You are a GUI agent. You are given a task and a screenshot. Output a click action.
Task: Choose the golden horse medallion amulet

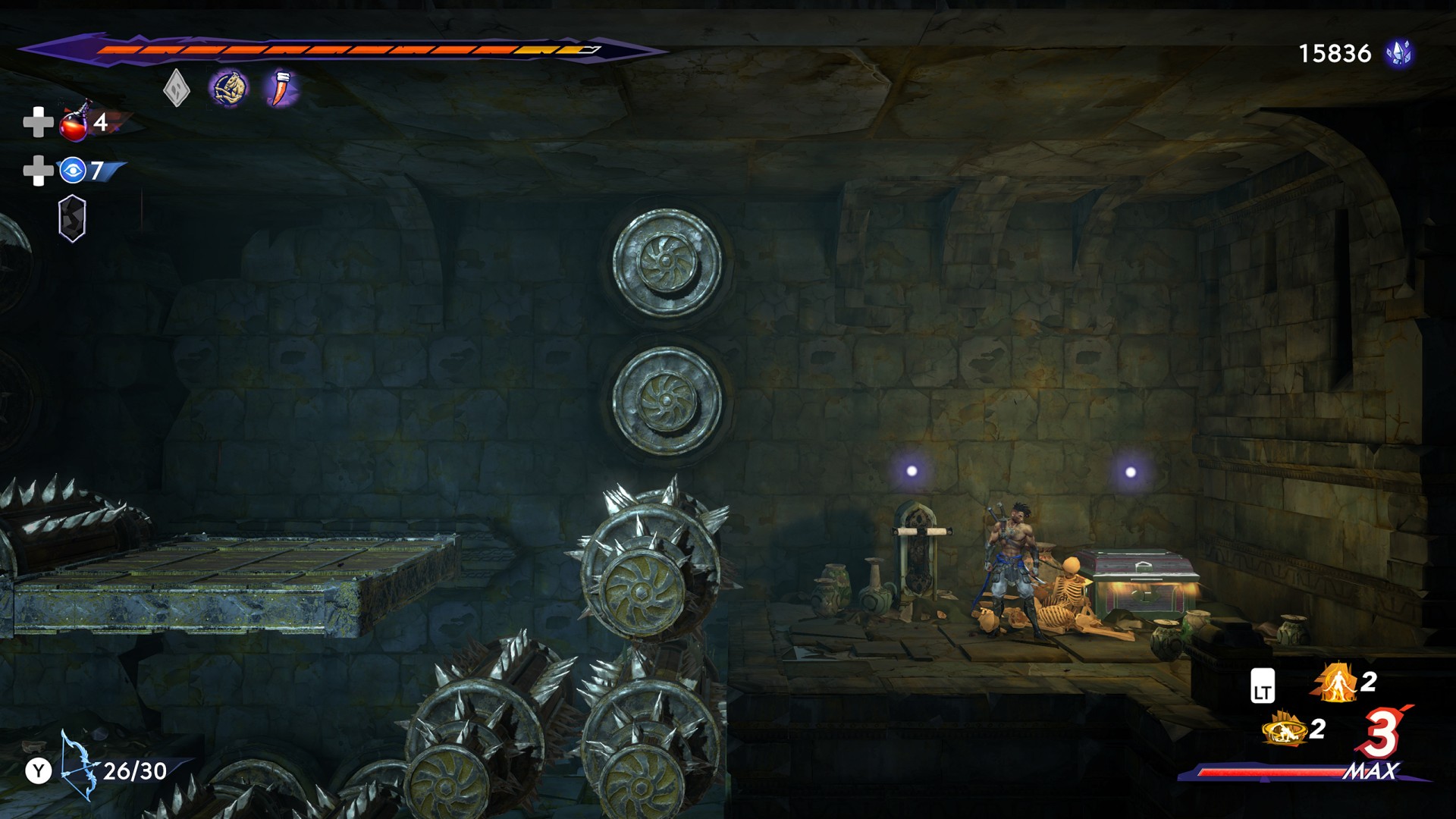tap(228, 89)
